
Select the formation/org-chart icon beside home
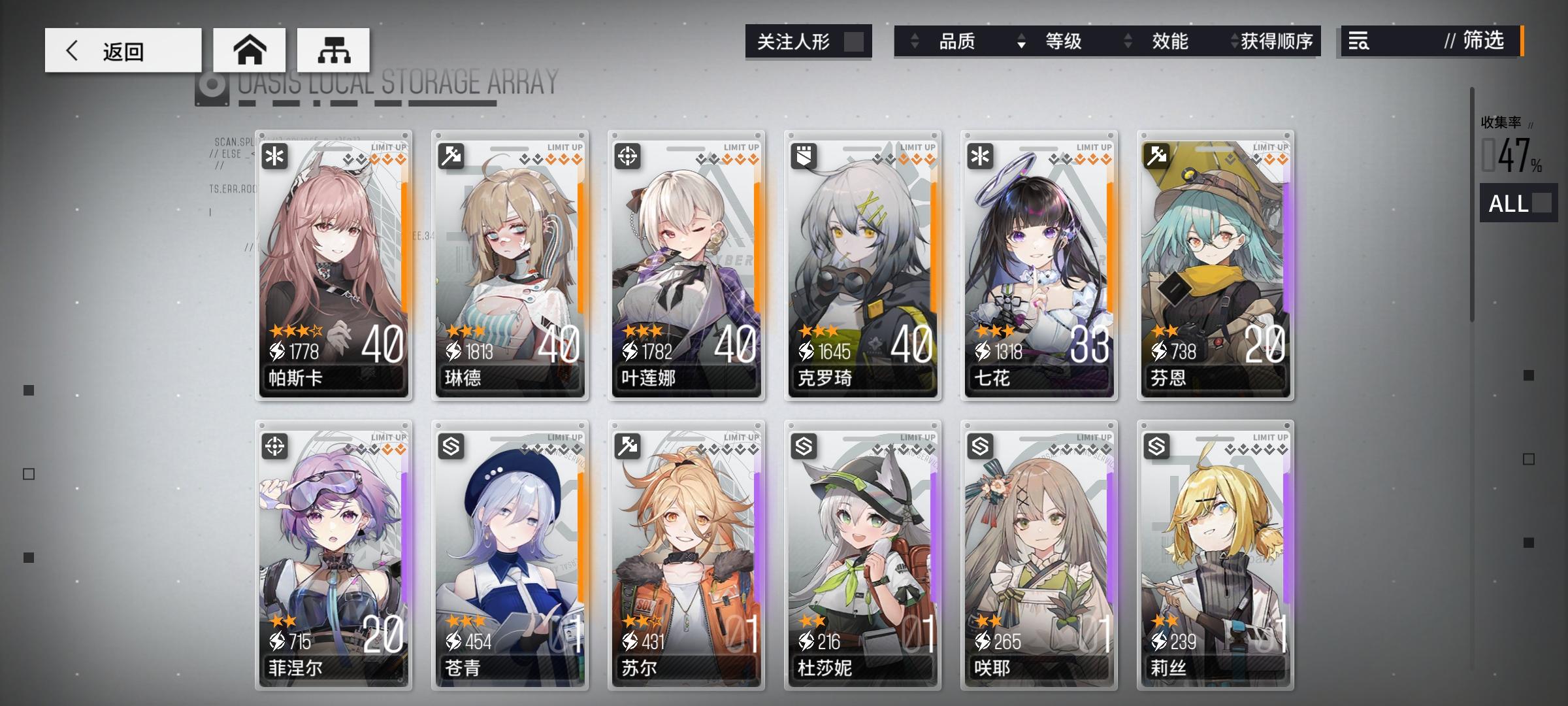335,48
